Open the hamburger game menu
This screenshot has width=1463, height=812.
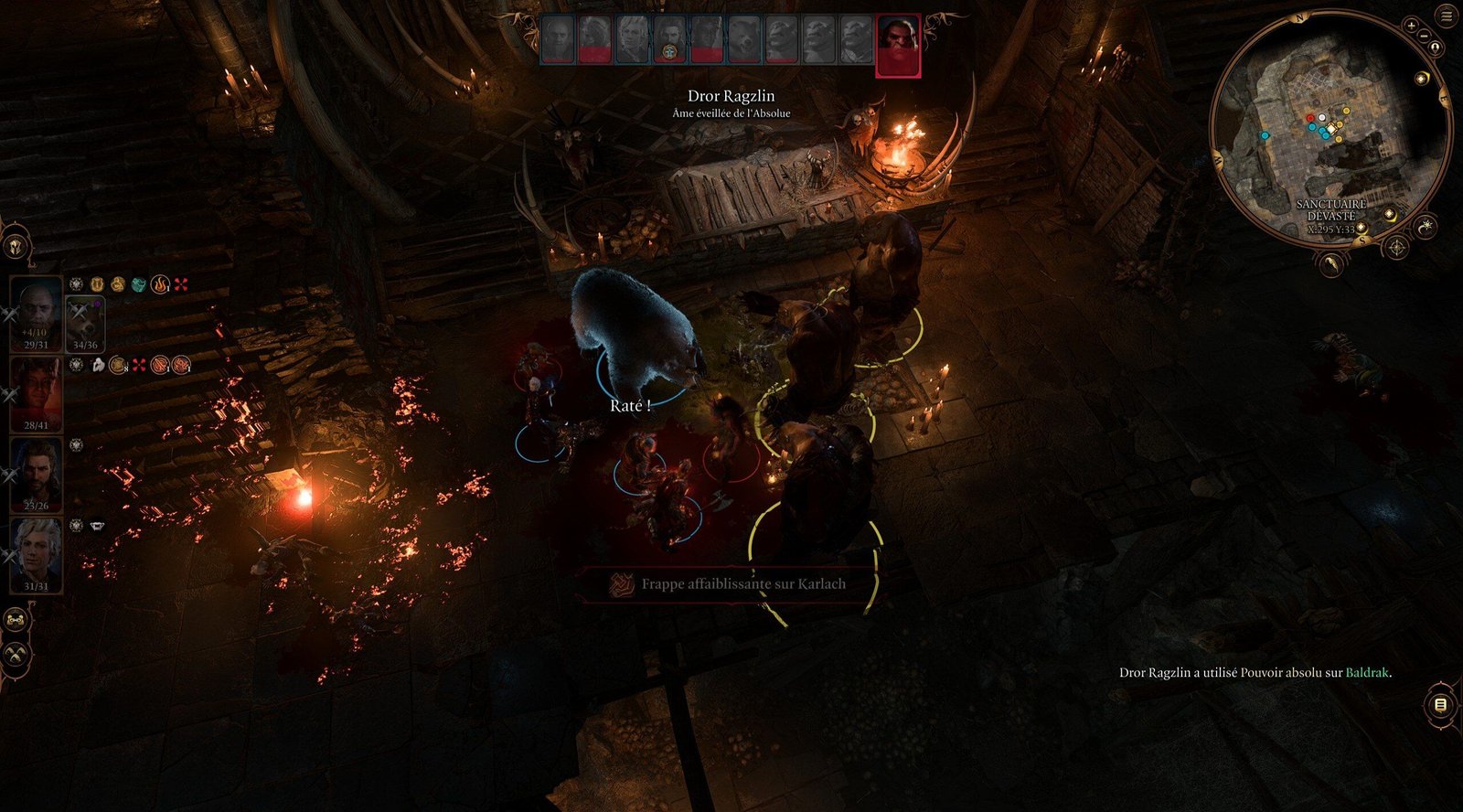coord(1447,16)
